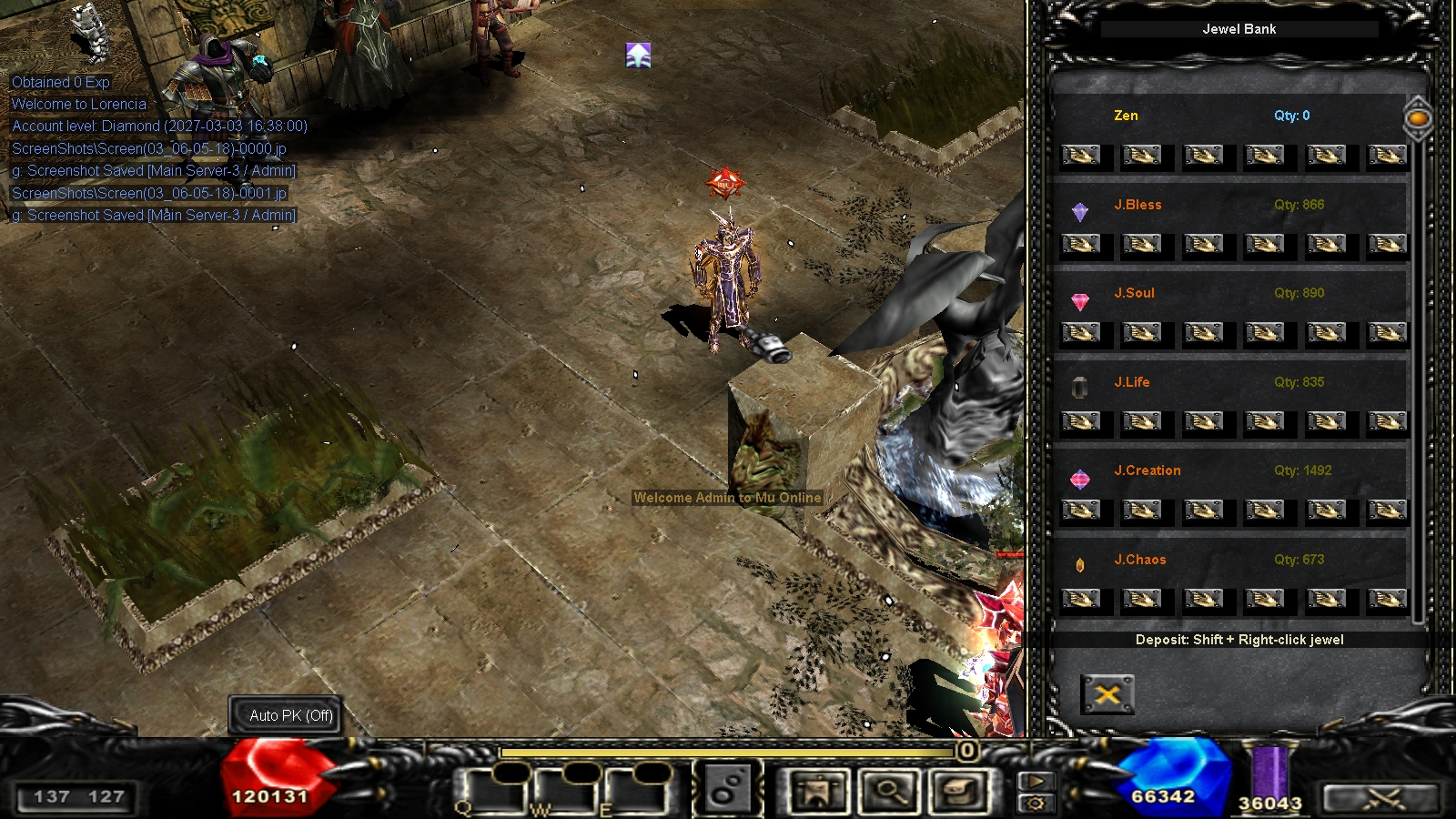The width and height of the screenshot is (1456, 819).
Task: Open the inventory bag button
Action: click(x=960, y=792)
